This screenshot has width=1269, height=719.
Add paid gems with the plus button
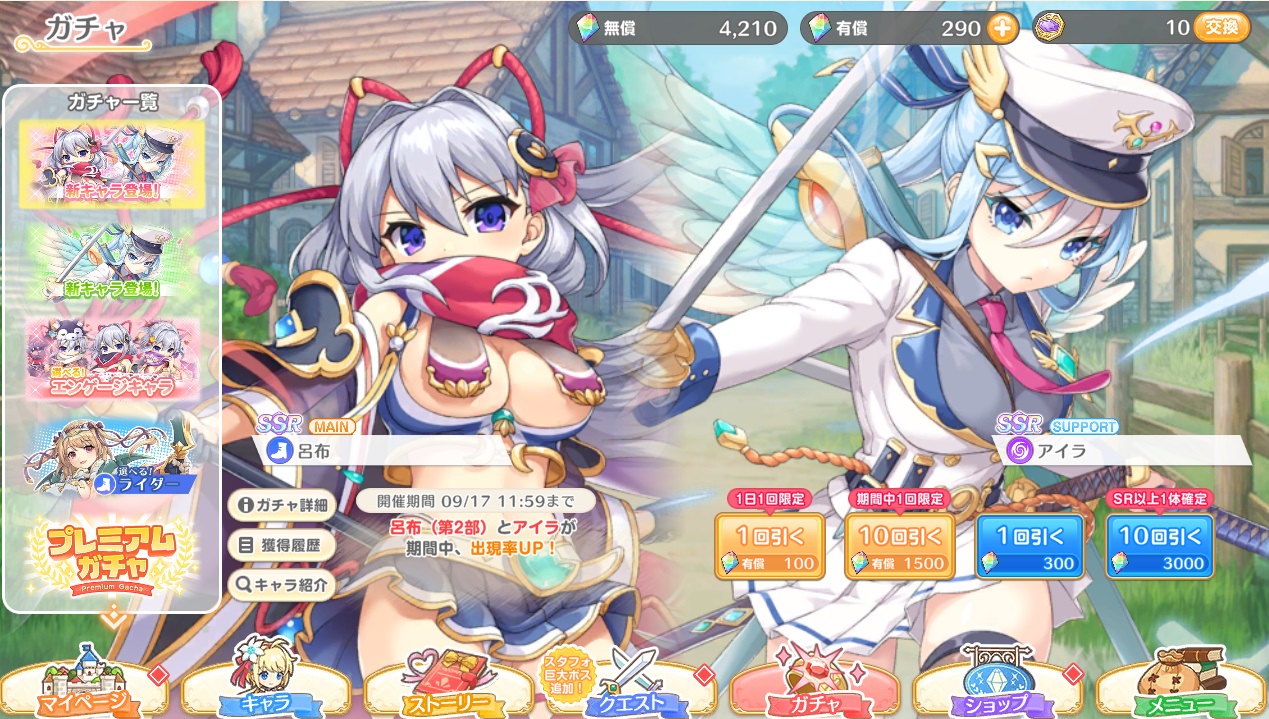click(x=1003, y=29)
